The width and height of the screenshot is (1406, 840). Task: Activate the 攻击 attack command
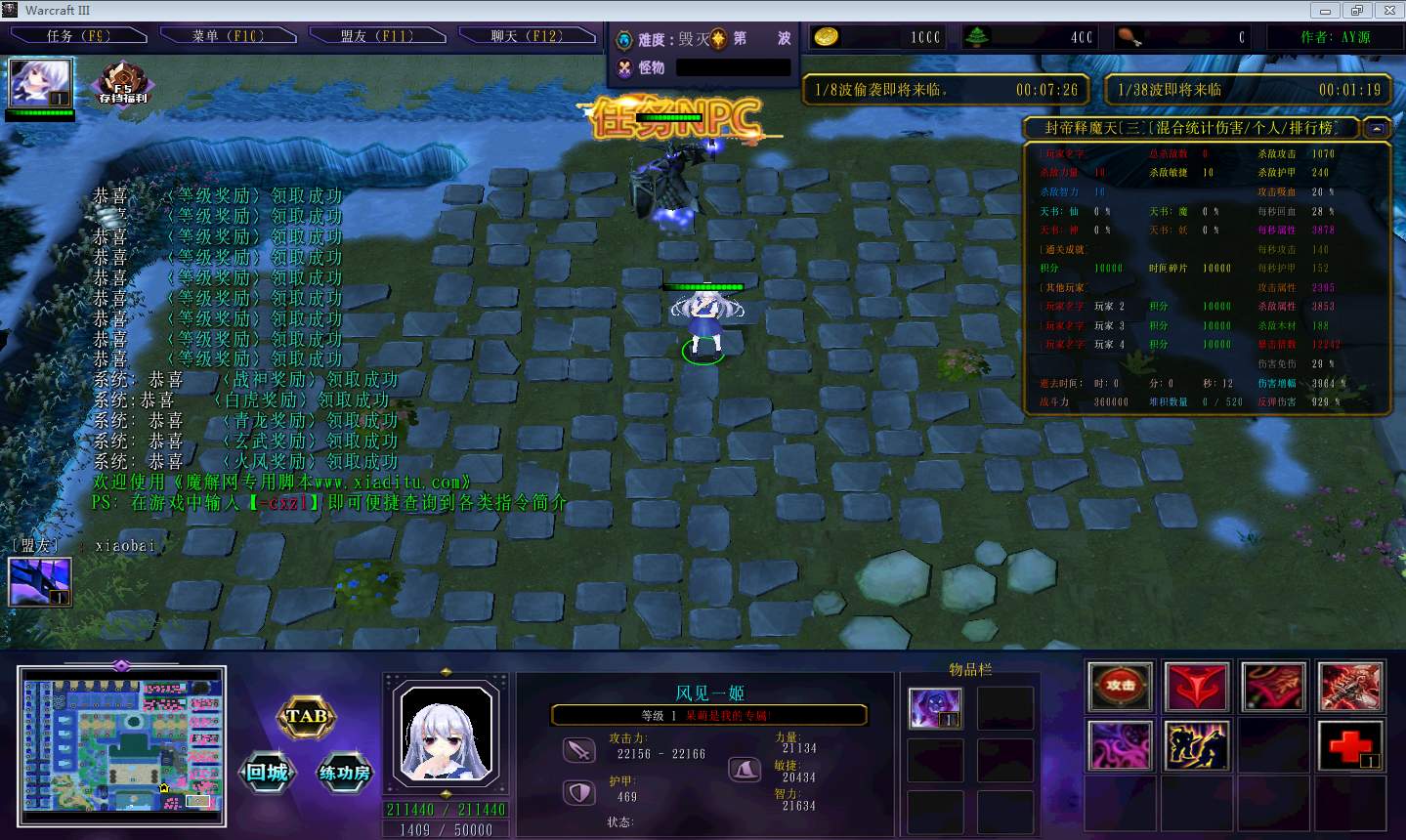click(x=1120, y=686)
